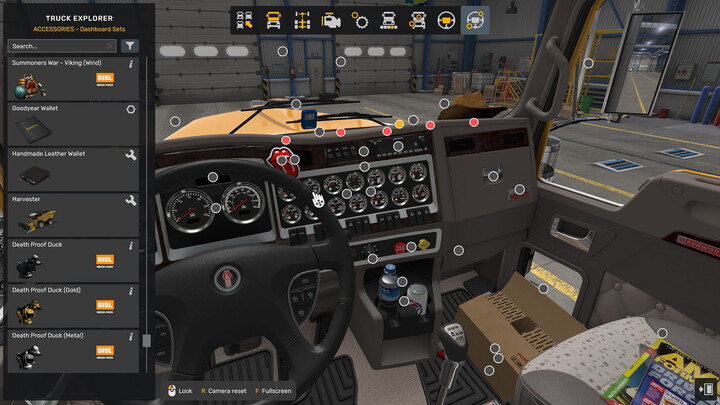This screenshot has height=405, width=720.
Task: Open the gear transmission category
Action: point(360,20)
